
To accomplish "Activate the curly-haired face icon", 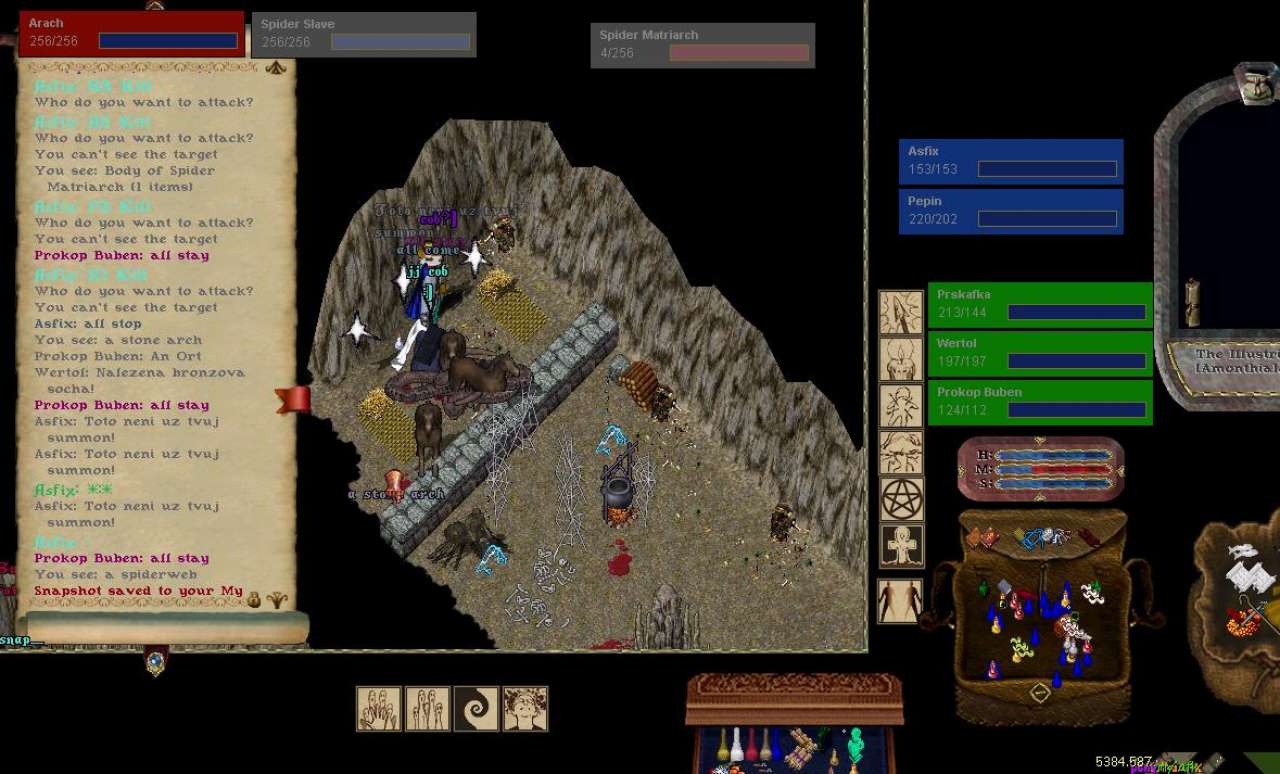I will click(525, 708).
